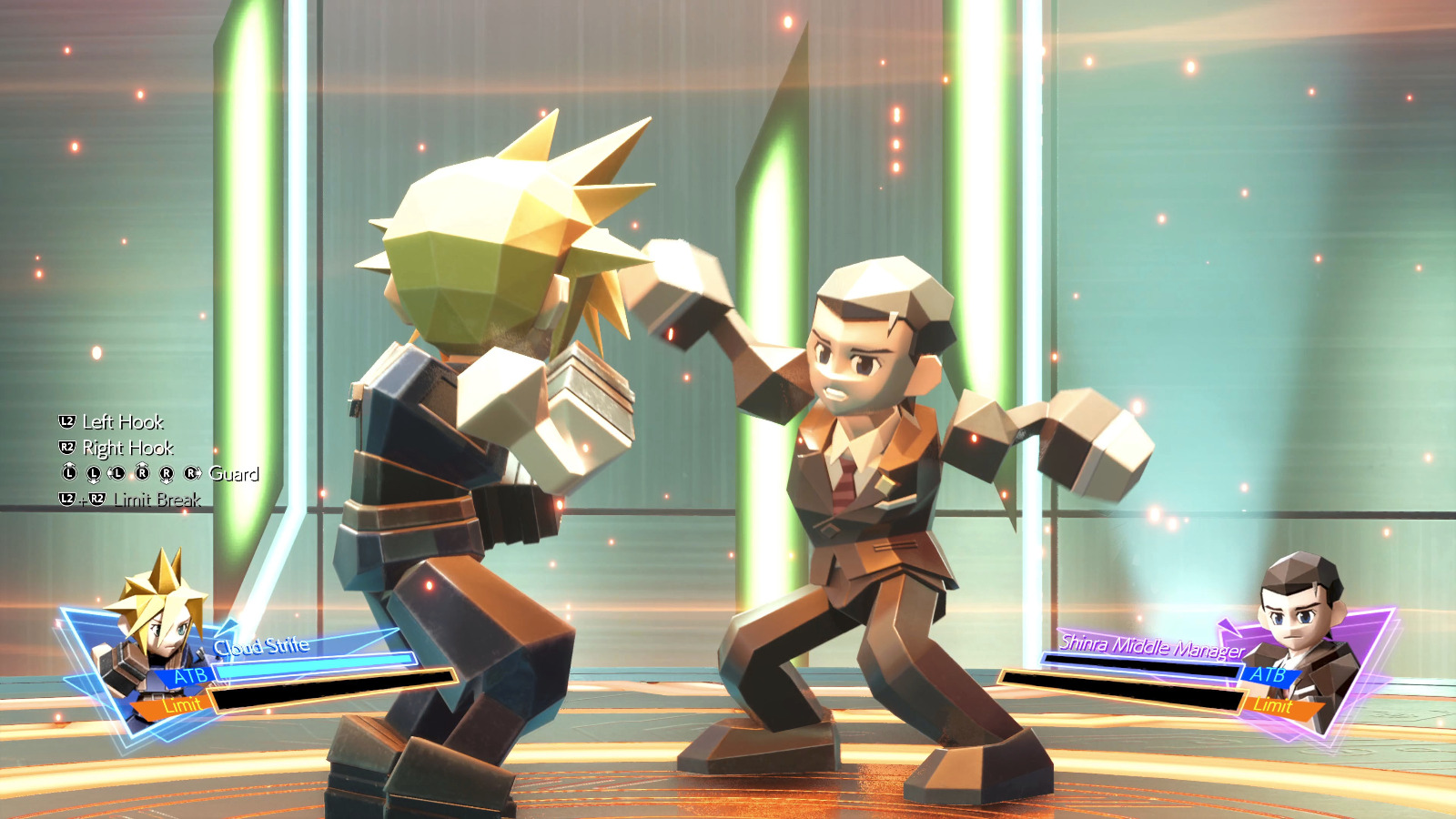Click the Cloud Strife name plate

pos(262,643)
